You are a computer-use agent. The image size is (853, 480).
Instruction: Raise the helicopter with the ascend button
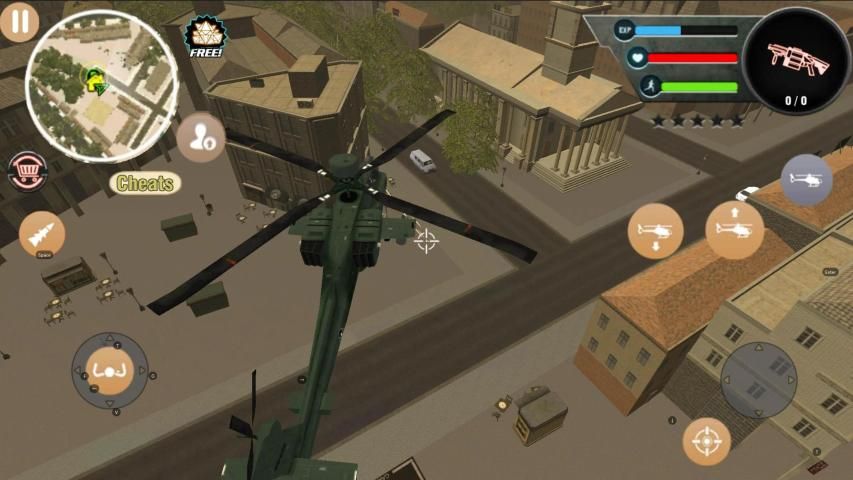click(x=735, y=229)
